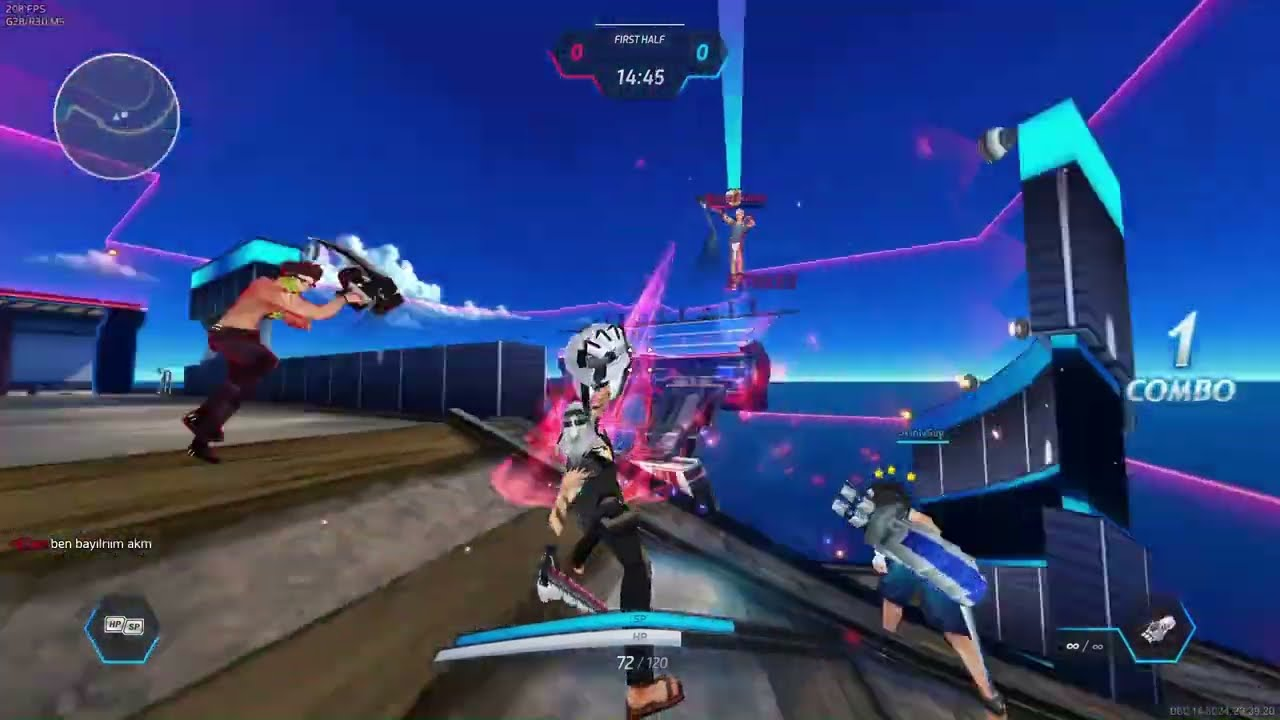Screen dimensions: 1280x720
Task: Click the circular minimap
Action: click(116, 116)
